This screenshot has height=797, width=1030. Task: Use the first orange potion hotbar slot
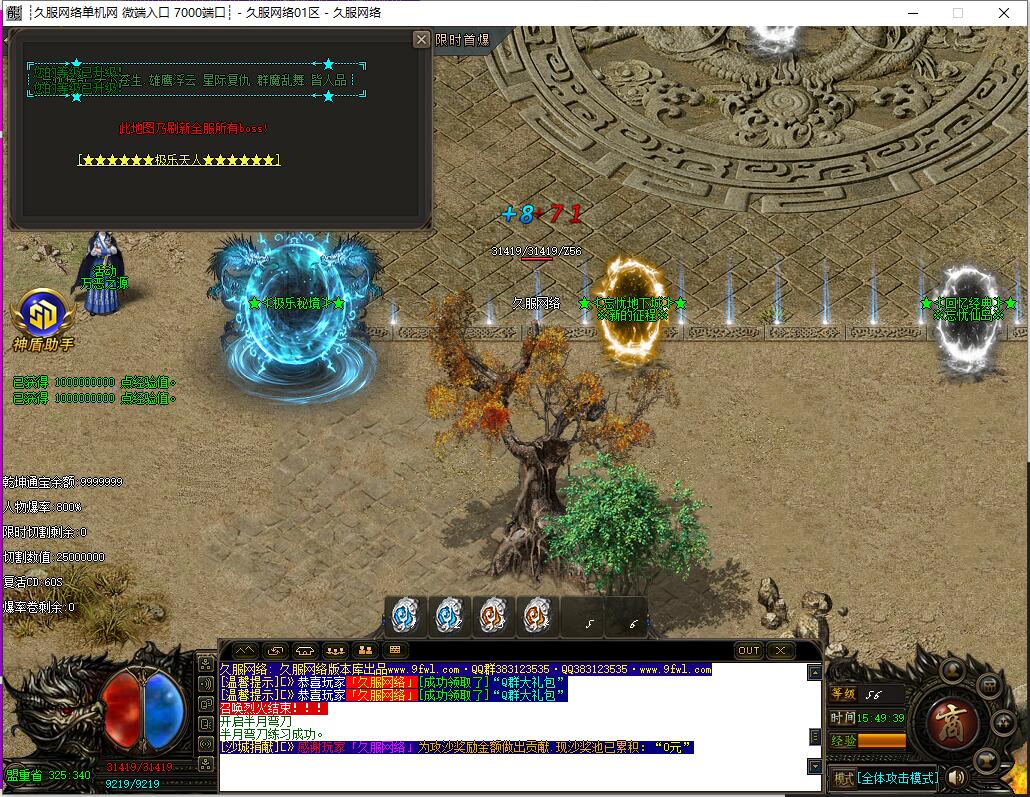493,615
